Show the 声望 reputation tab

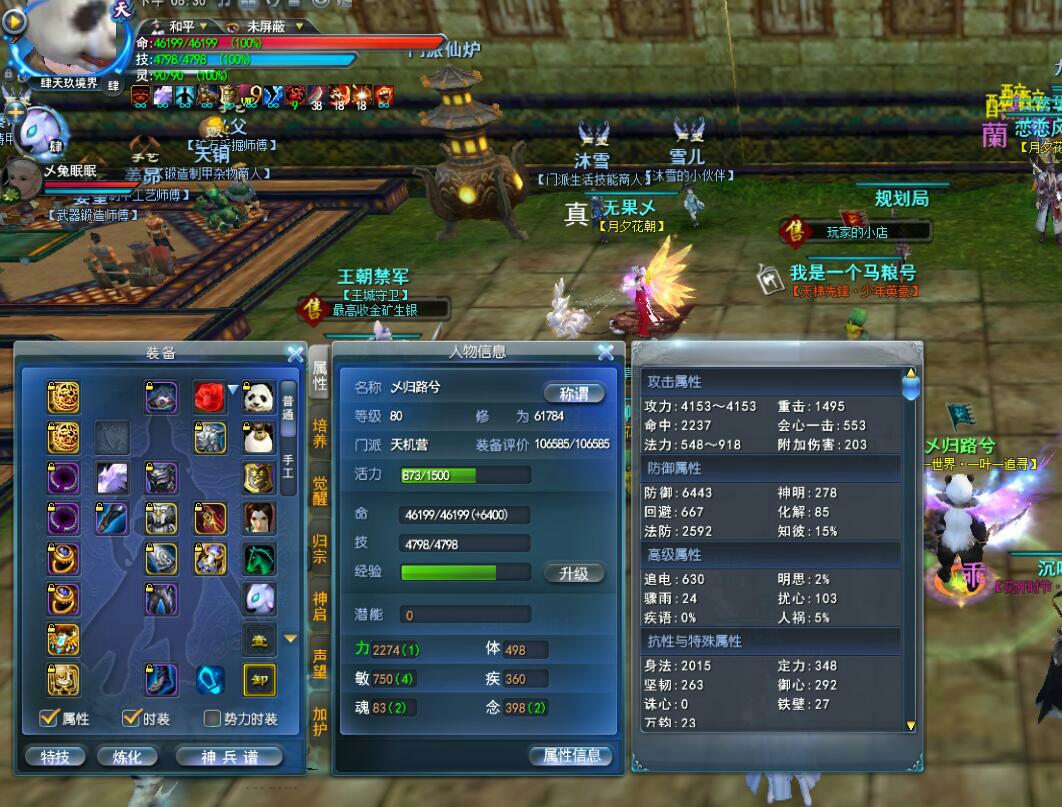point(320,663)
